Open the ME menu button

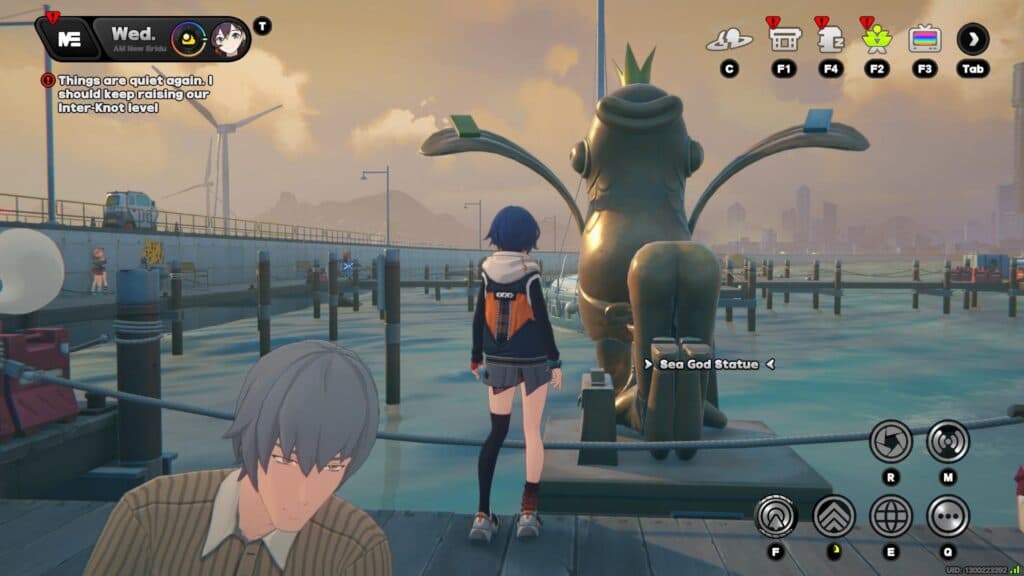[x=70, y=39]
